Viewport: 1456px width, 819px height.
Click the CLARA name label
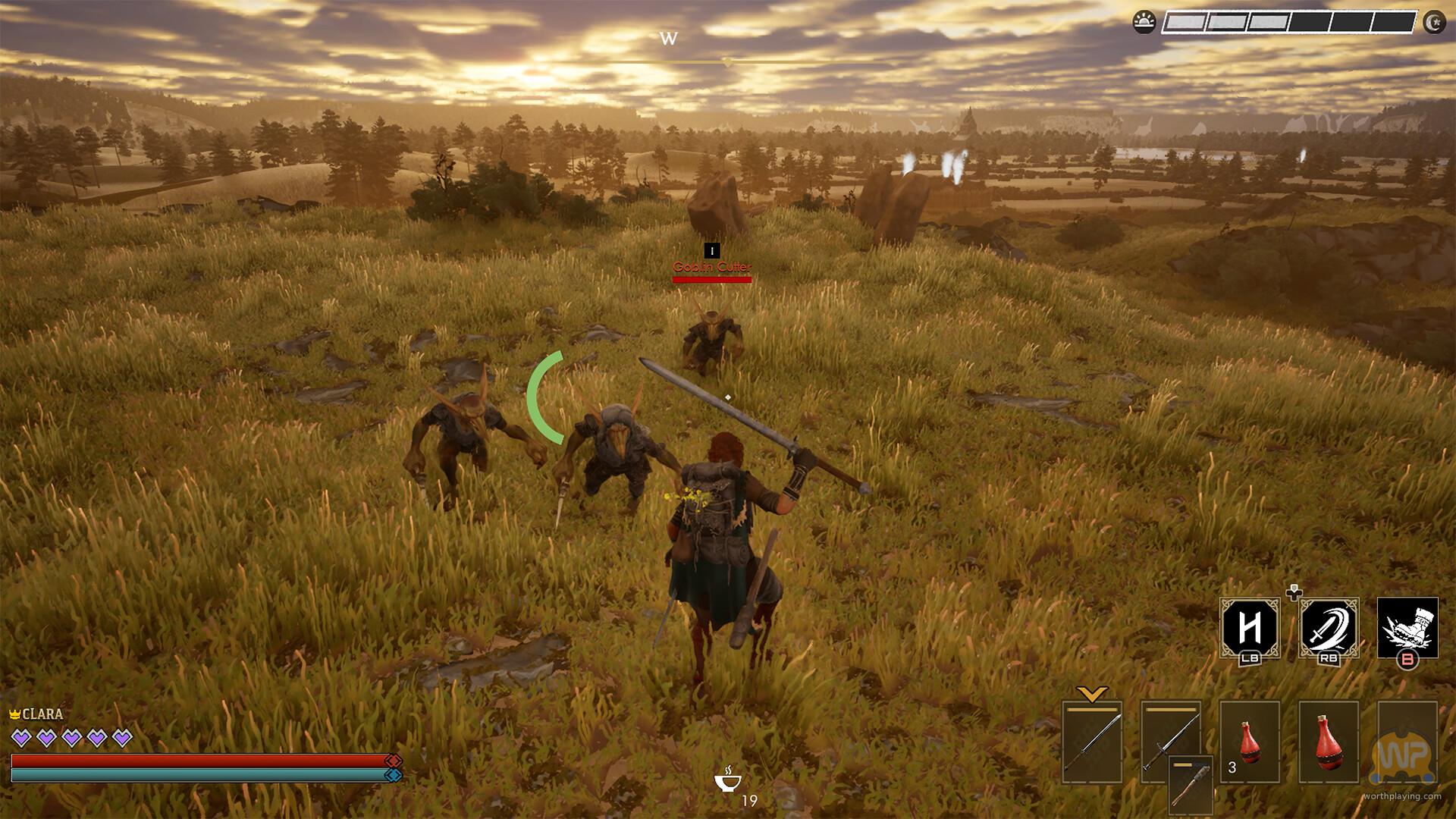[x=43, y=714]
